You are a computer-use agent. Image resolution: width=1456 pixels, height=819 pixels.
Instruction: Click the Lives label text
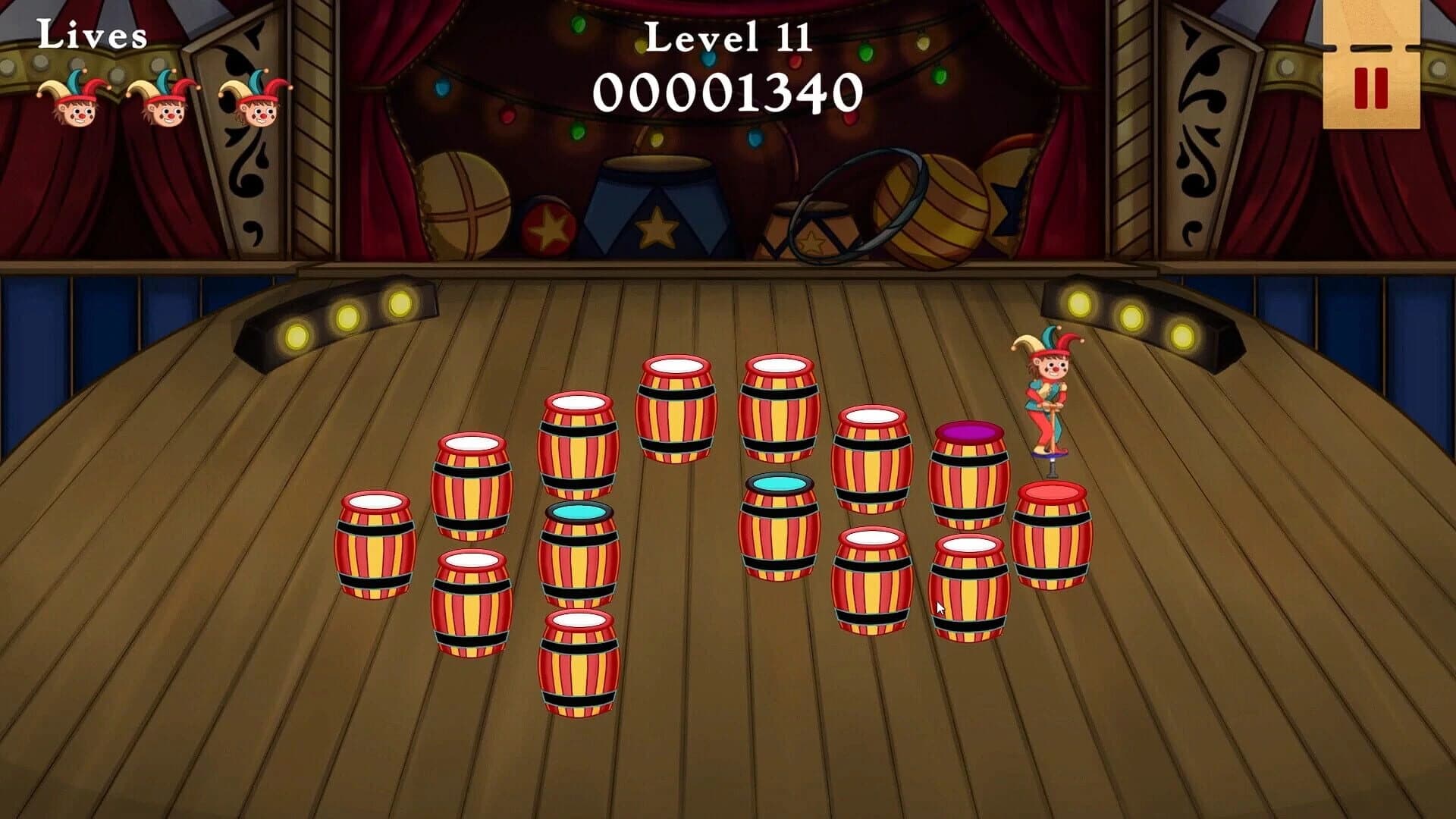[x=91, y=34]
